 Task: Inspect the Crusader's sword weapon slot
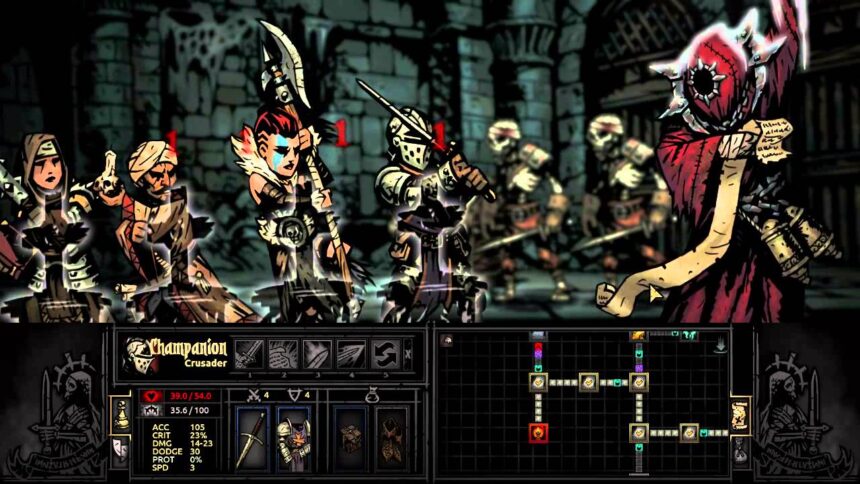pos(251,436)
